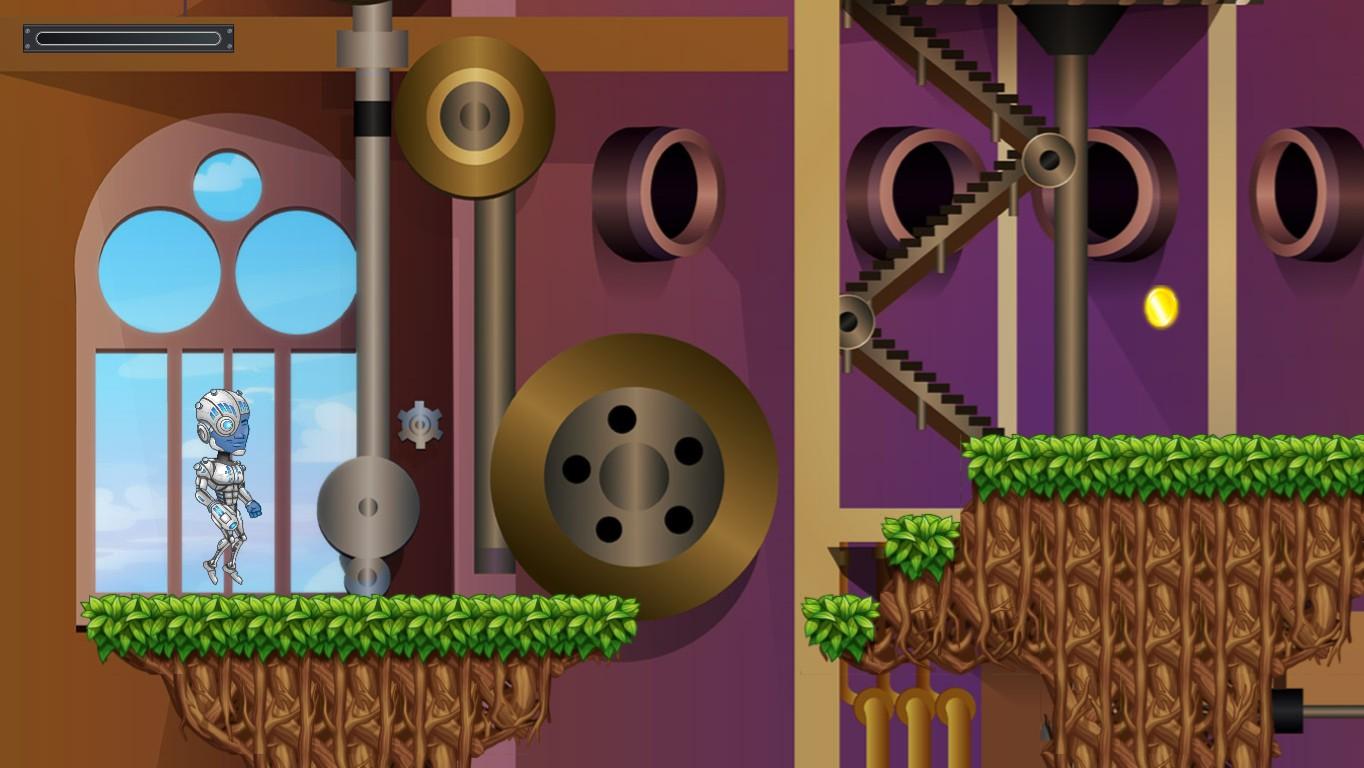Click the gray pulley on the vertical shaft

click(368, 507)
